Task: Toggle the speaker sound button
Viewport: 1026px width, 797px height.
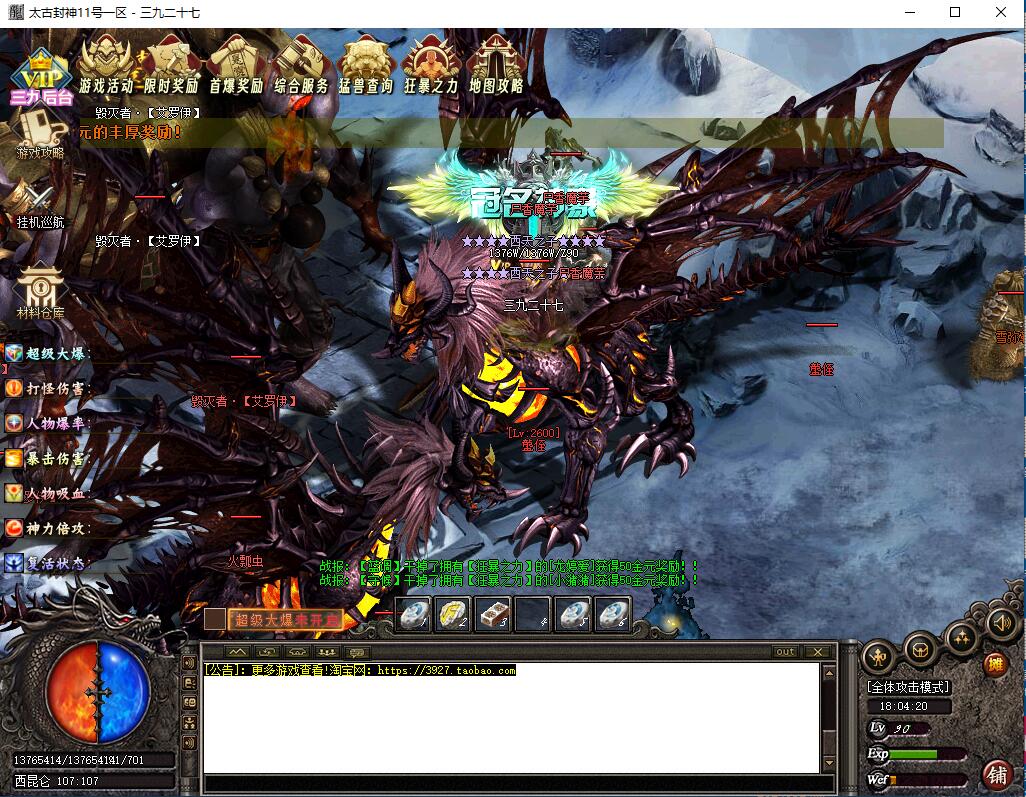Action: pyautogui.click(x=1000, y=623)
